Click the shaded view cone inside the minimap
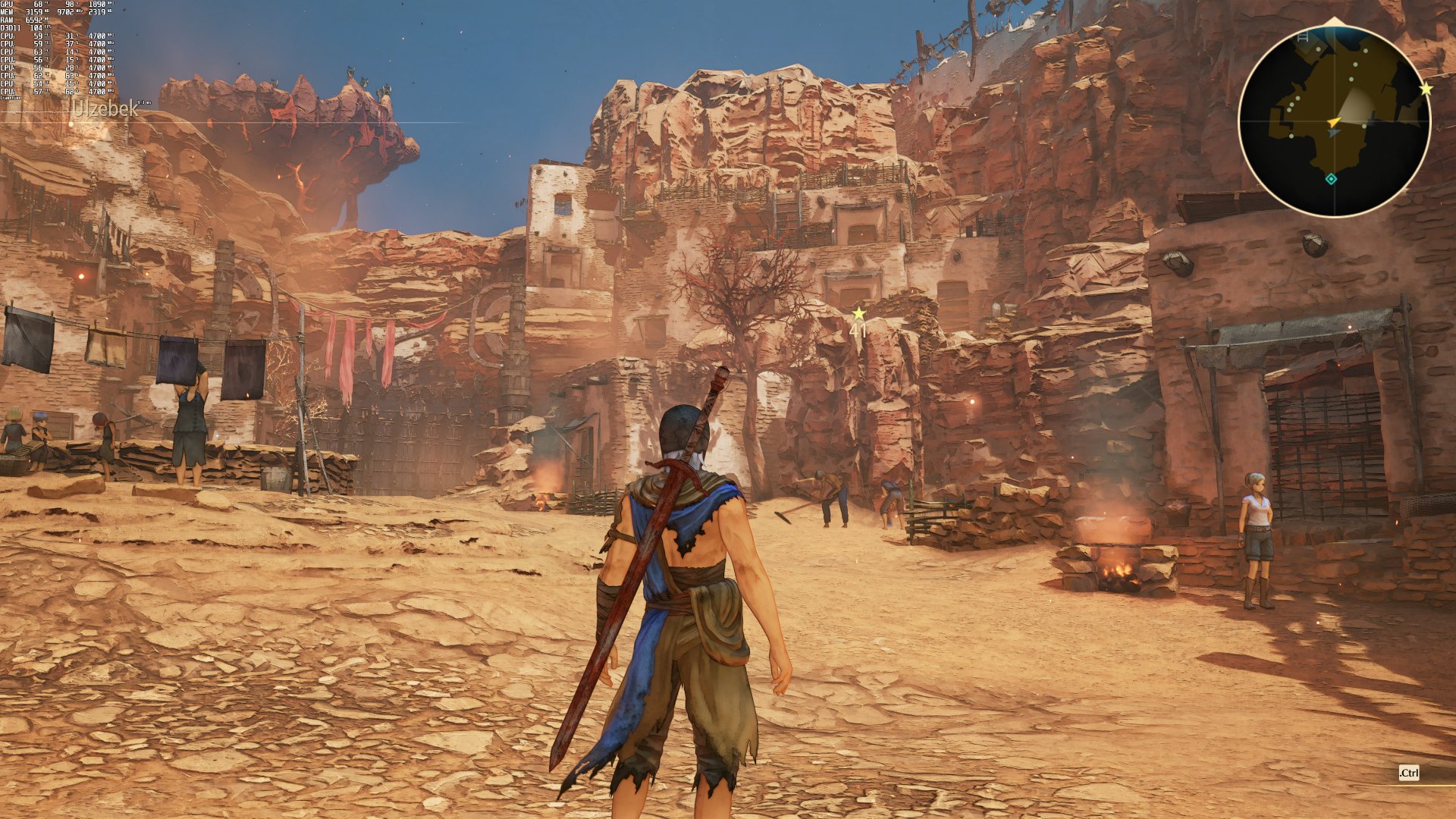Viewport: 1456px width, 819px height. [1354, 103]
